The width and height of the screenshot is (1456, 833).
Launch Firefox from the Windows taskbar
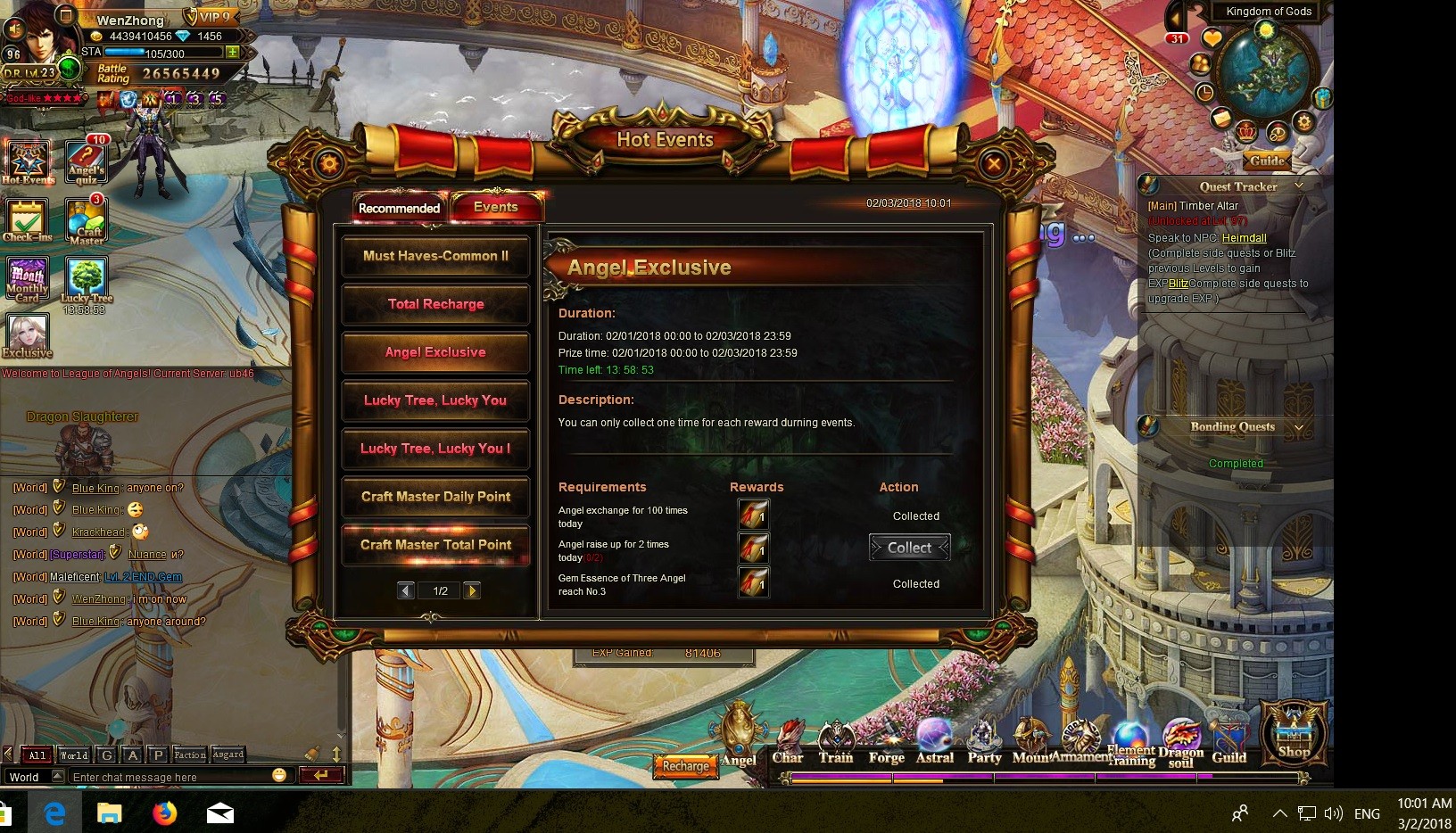coord(164,813)
